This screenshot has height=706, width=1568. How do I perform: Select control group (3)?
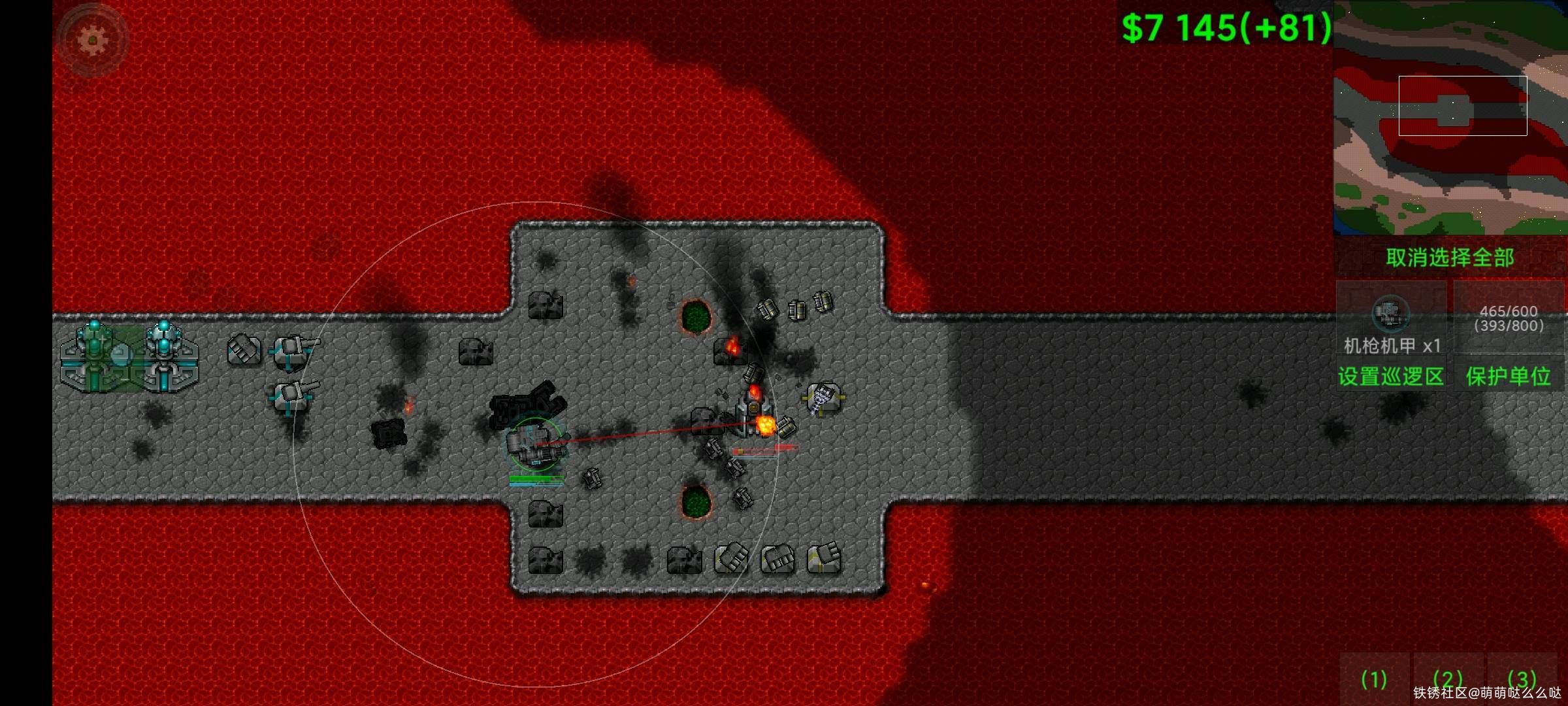click(1522, 680)
